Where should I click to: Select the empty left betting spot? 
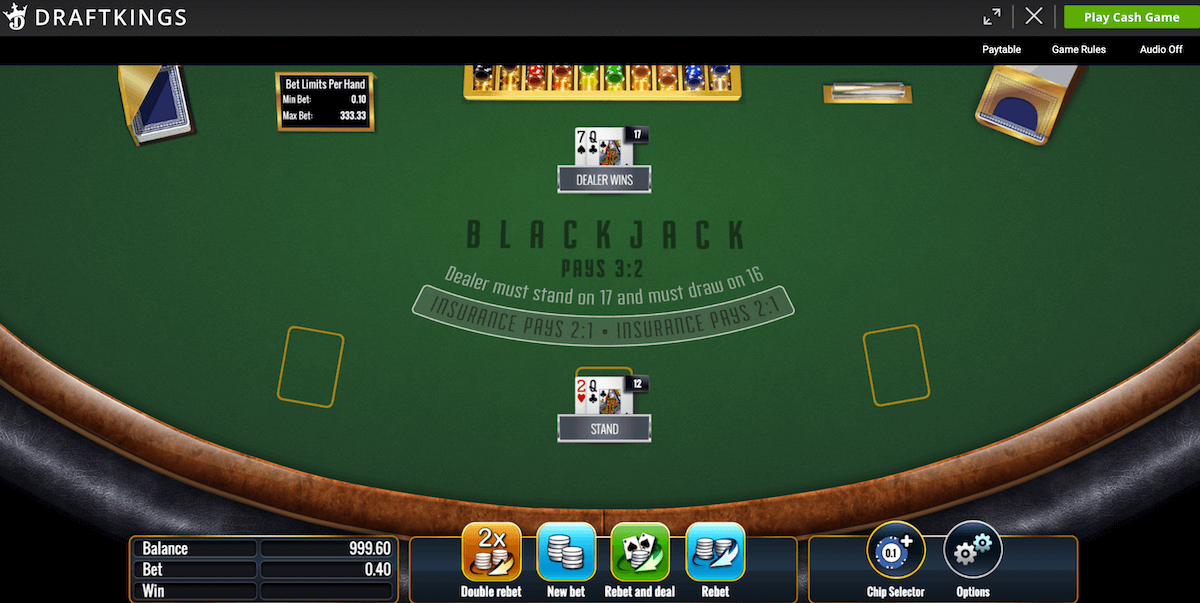pyautogui.click(x=311, y=366)
